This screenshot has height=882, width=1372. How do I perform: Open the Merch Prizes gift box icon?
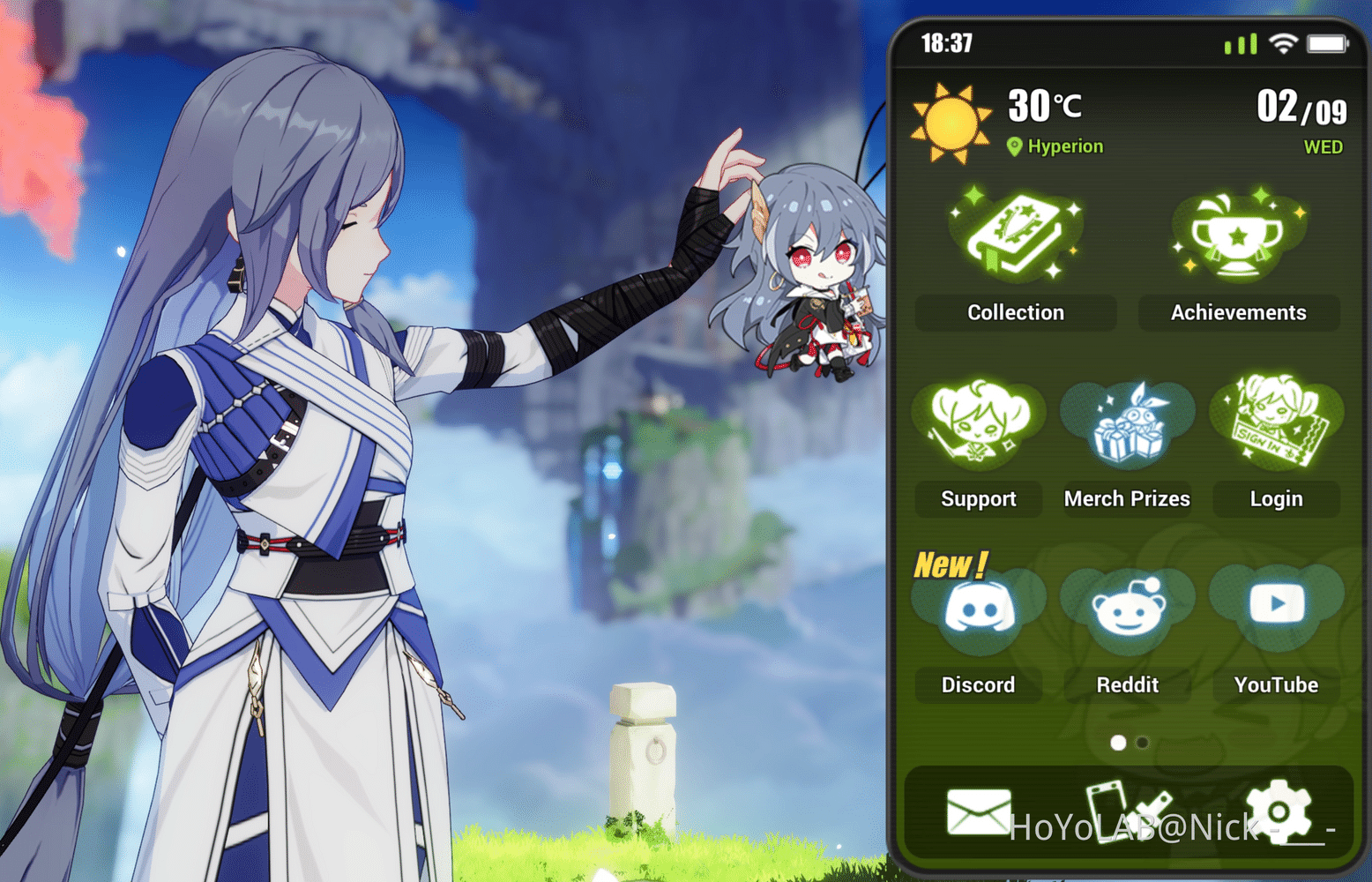1127,423
